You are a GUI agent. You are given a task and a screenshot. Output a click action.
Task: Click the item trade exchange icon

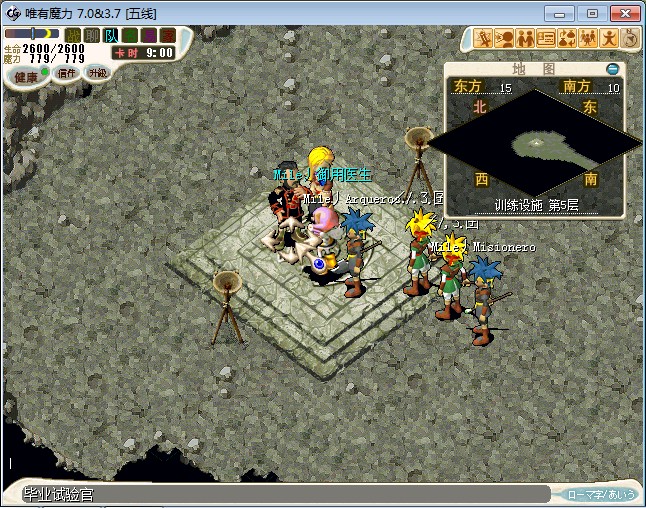[567, 39]
